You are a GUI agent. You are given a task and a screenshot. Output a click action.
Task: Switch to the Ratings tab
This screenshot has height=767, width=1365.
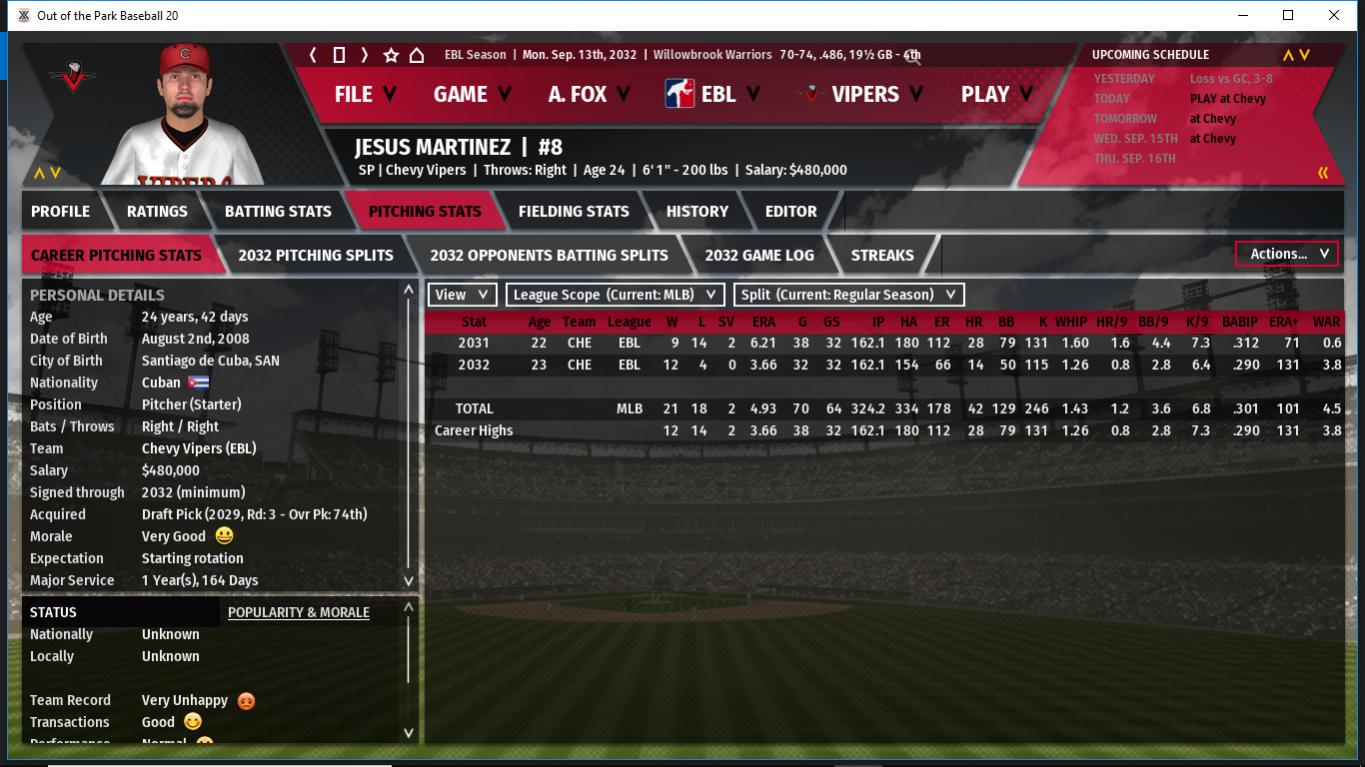click(x=157, y=211)
